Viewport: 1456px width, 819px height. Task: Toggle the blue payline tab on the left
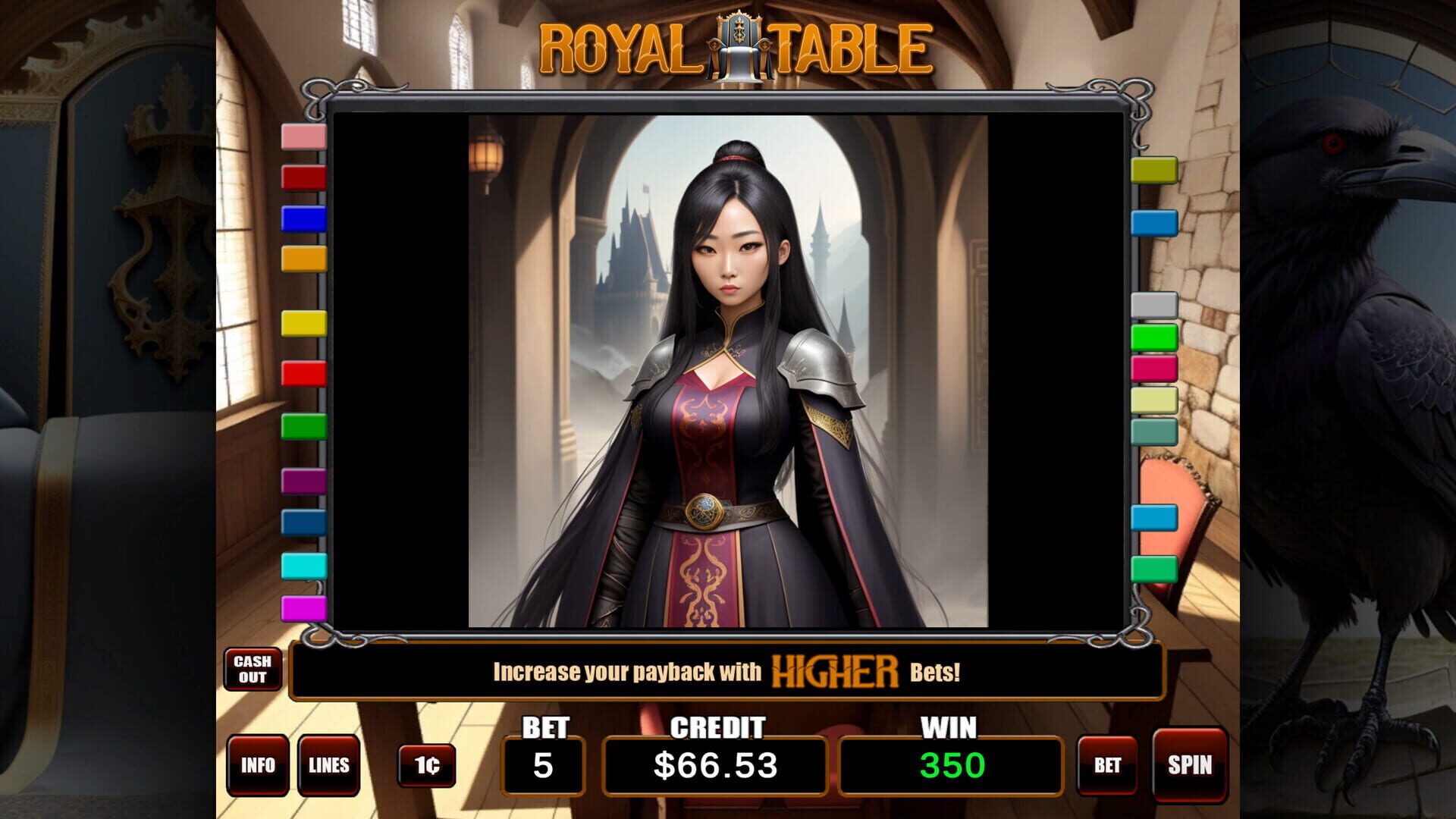(x=303, y=220)
